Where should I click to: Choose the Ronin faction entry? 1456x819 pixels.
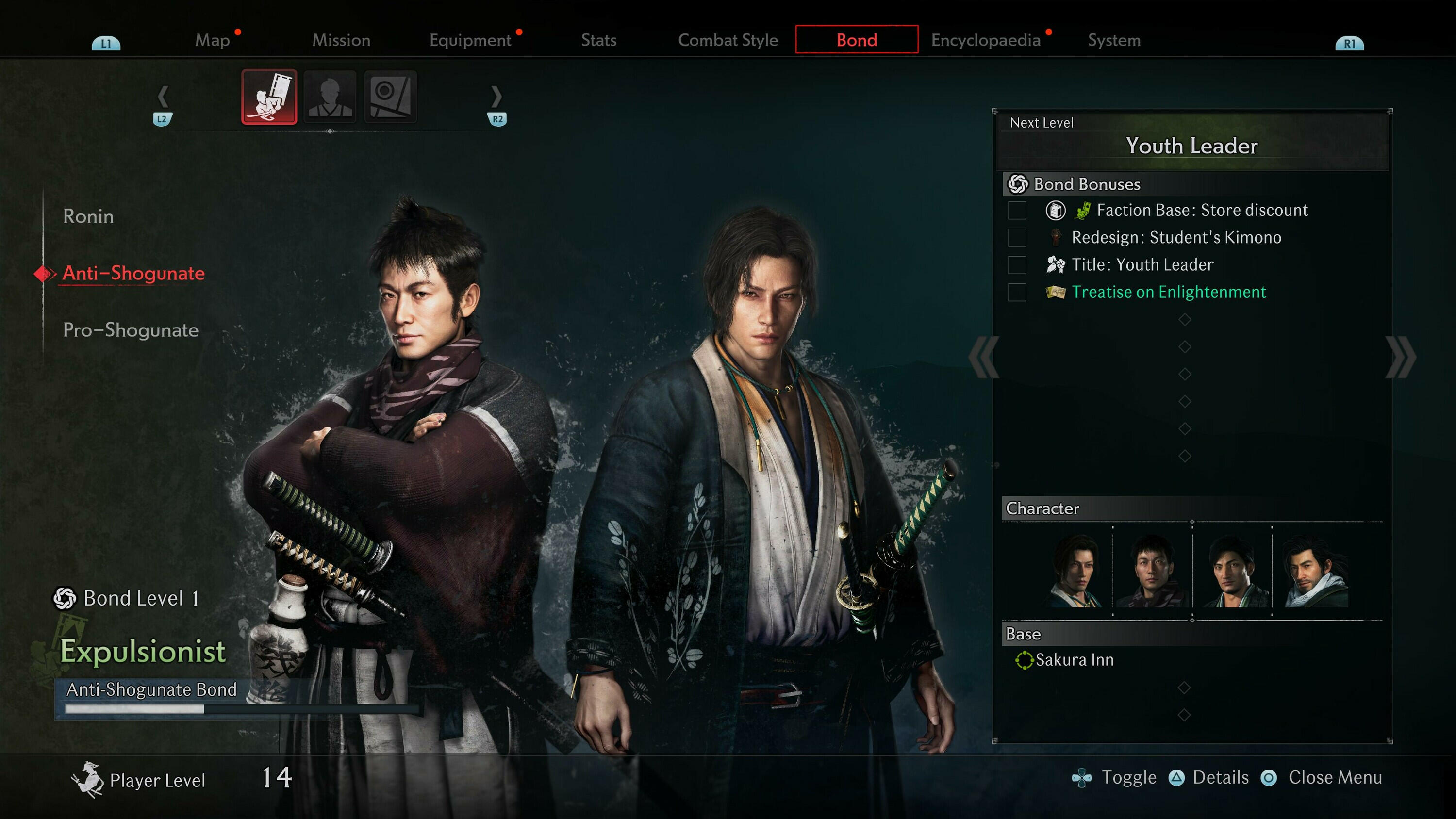[x=88, y=216]
